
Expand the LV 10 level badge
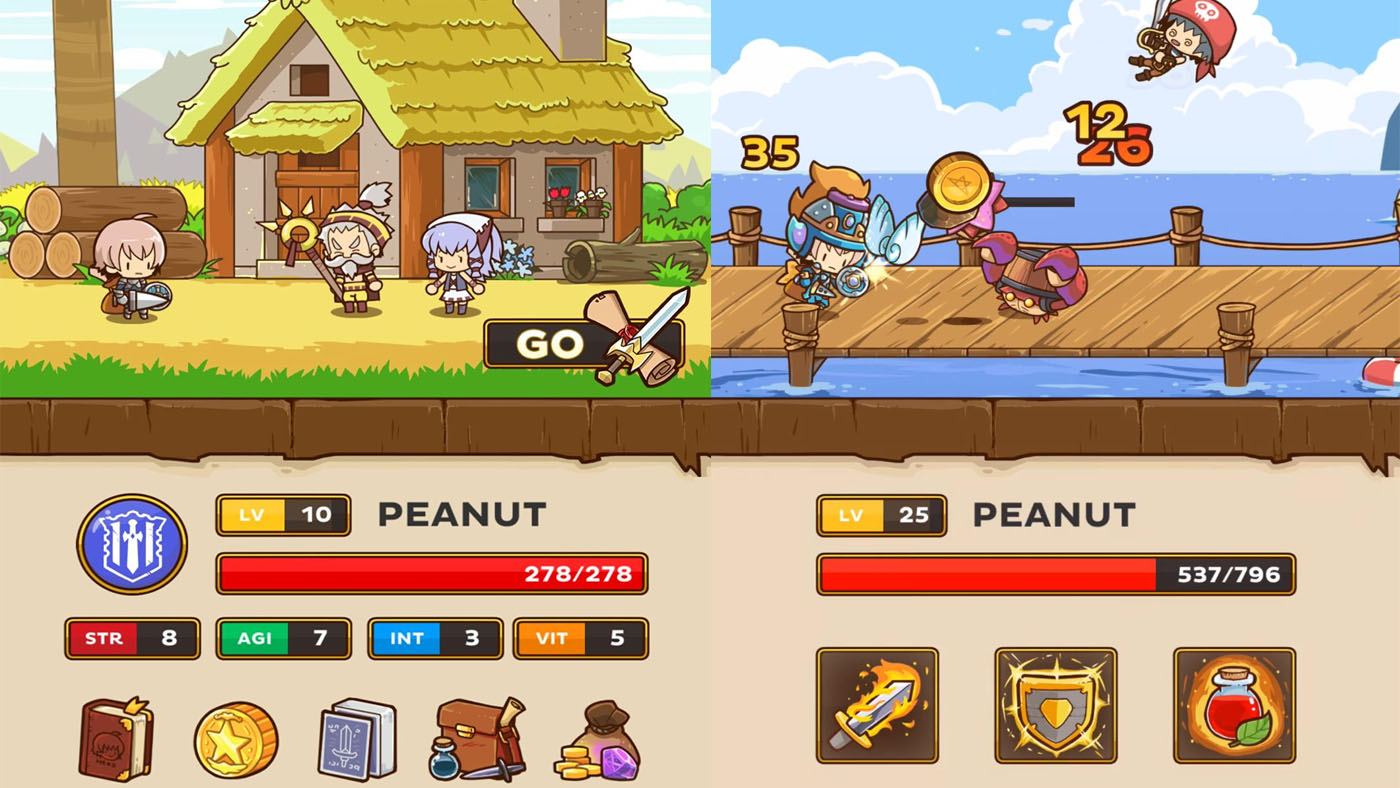[283, 515]
